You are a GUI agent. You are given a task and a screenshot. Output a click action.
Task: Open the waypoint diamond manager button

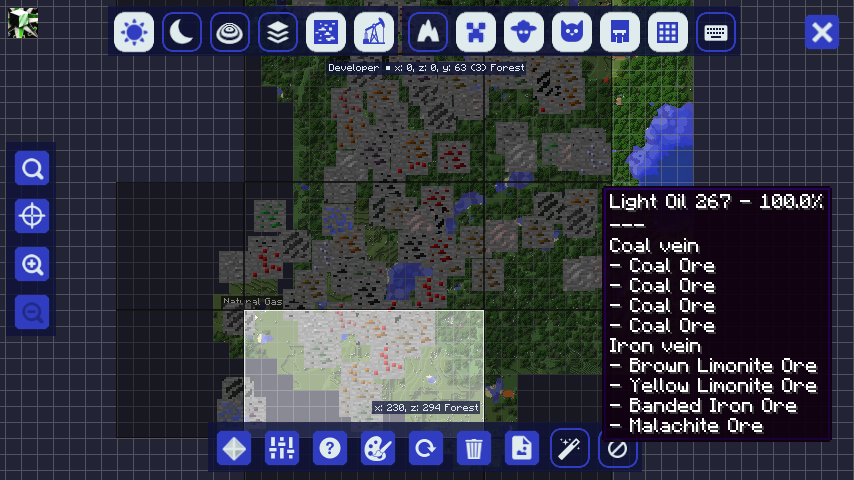pyautogui.click(x=234, y=449)
